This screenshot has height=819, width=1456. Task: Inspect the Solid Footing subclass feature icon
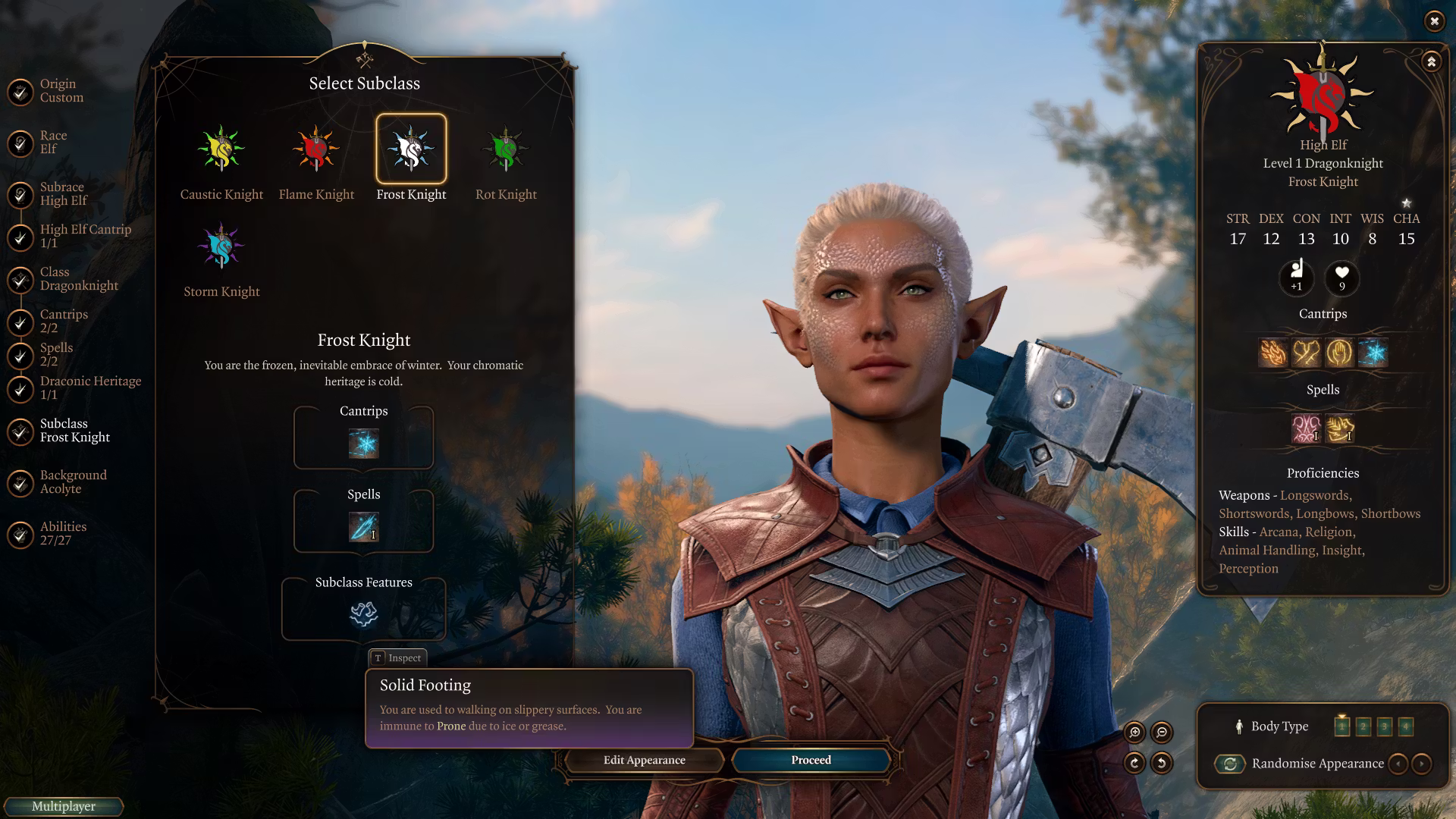click(x=363, y=613)
